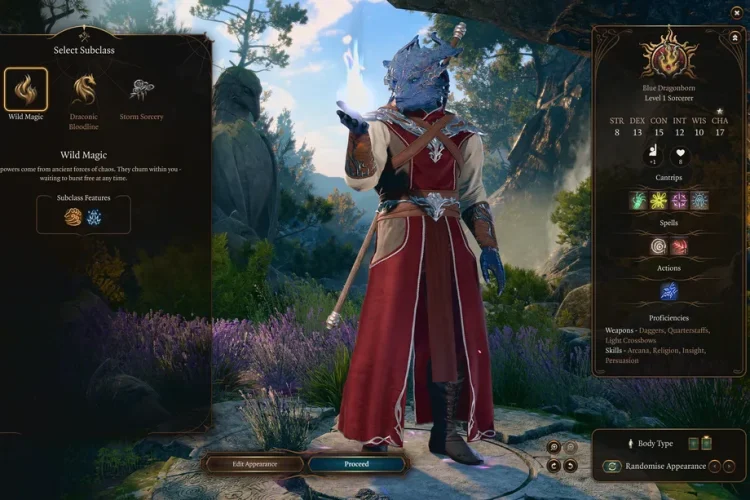Open Edit Appearance

point(254,464)
